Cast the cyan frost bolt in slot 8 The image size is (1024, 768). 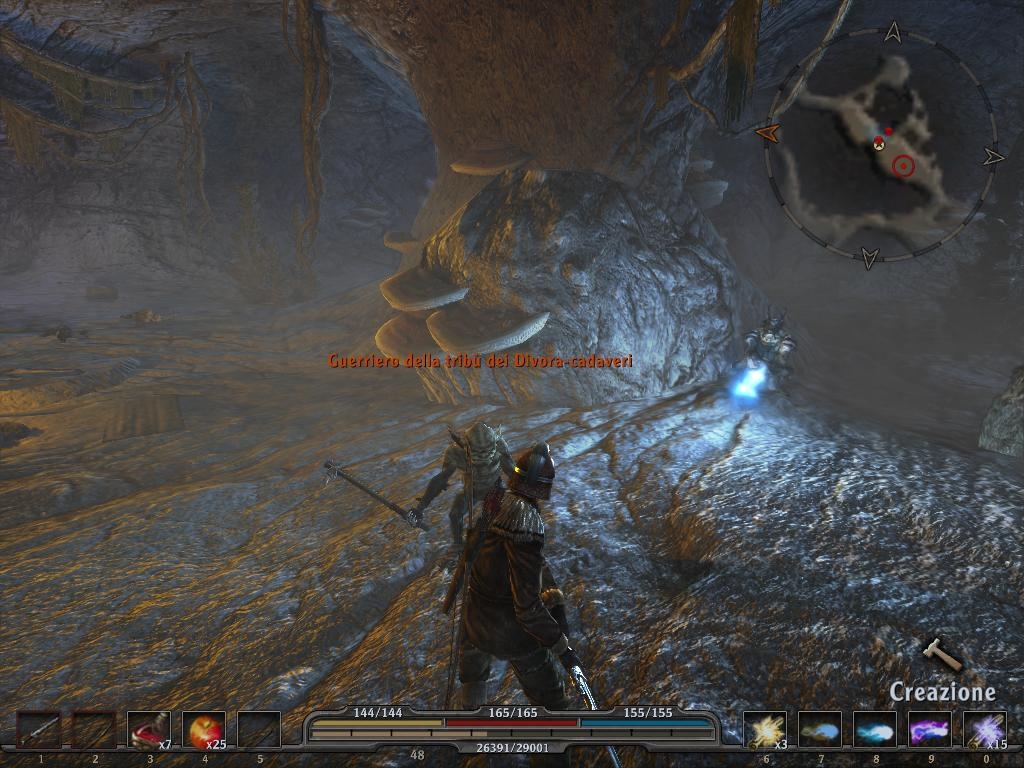[x=875, y=730]
